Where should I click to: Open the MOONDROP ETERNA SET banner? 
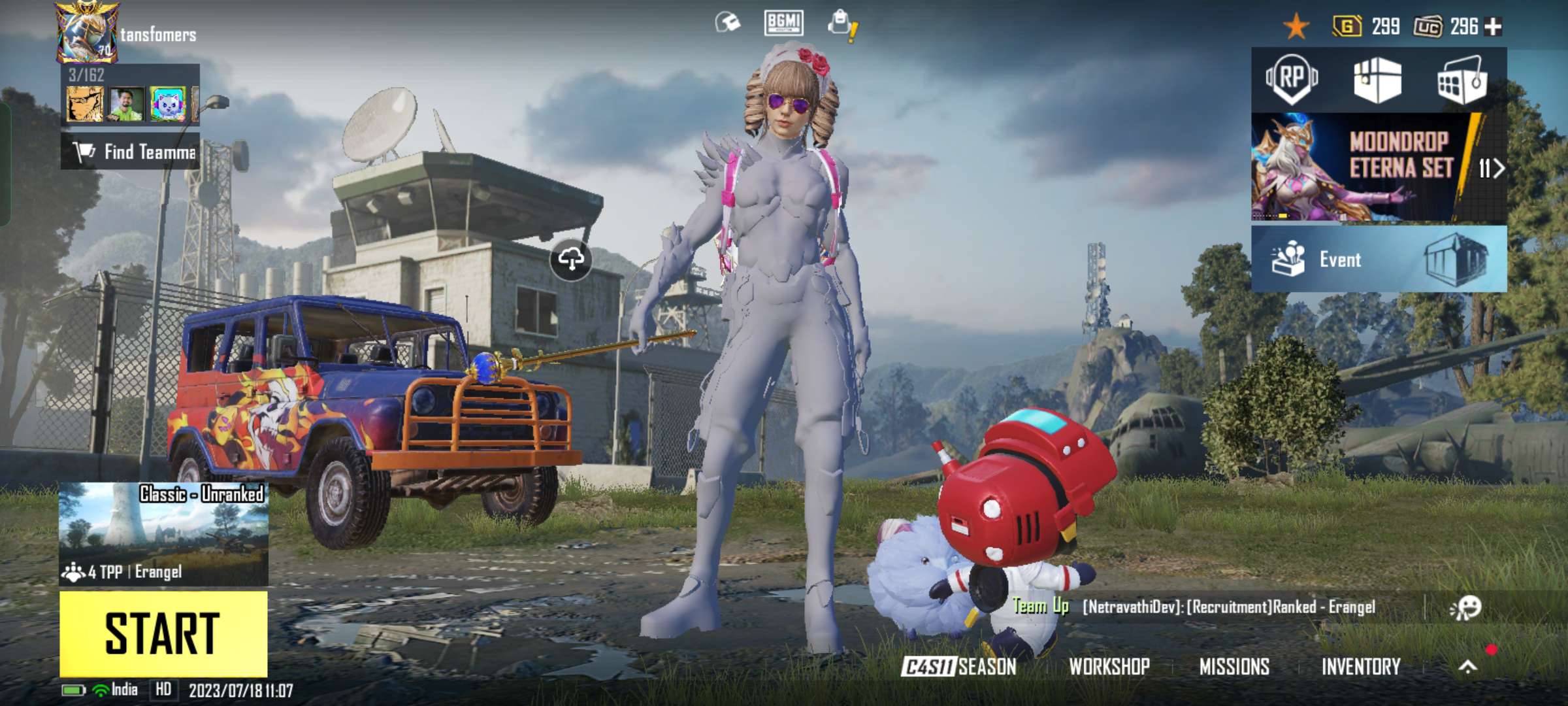point(1379,167)
